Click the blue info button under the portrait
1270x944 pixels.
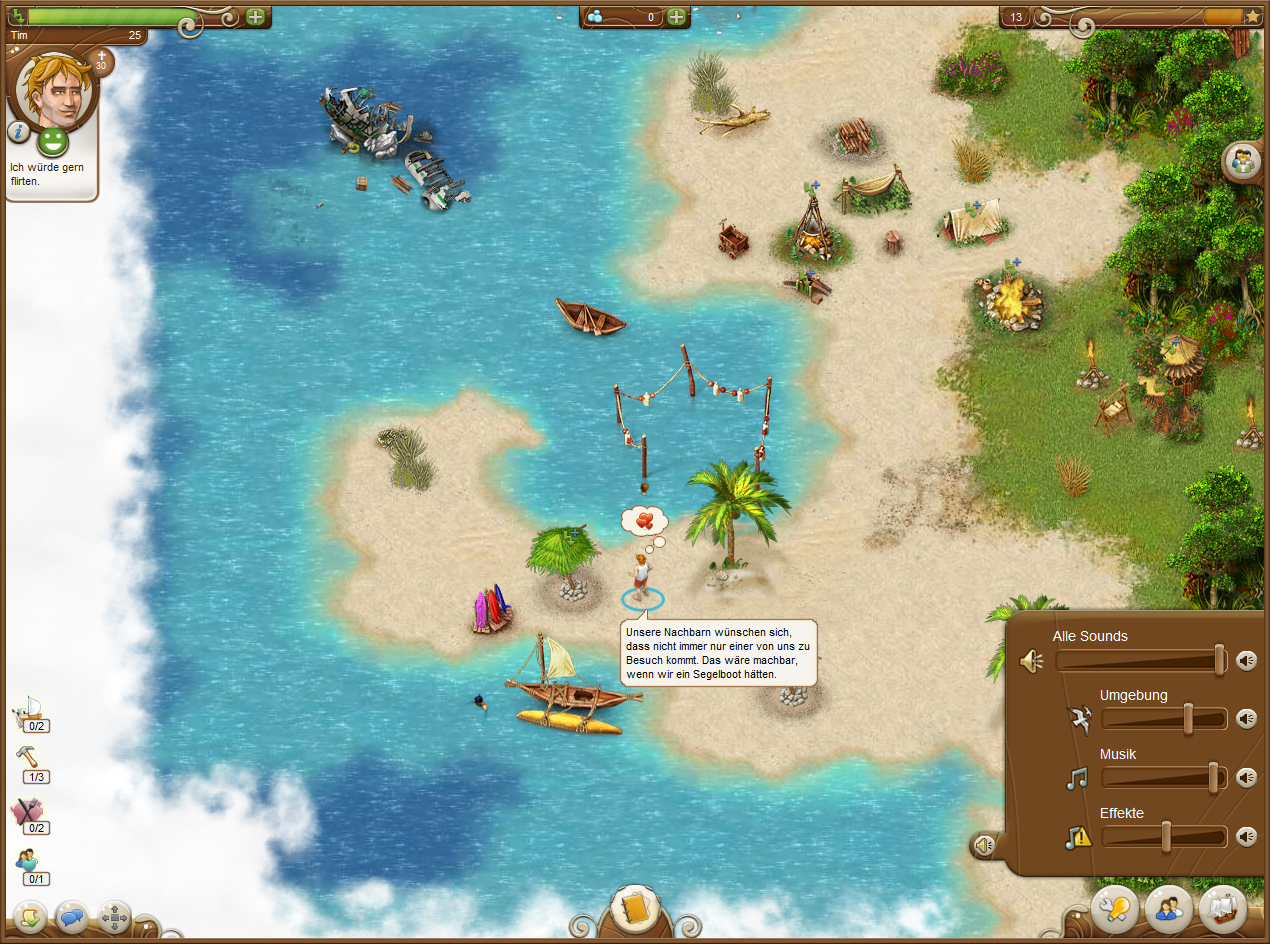coord(18,132)
